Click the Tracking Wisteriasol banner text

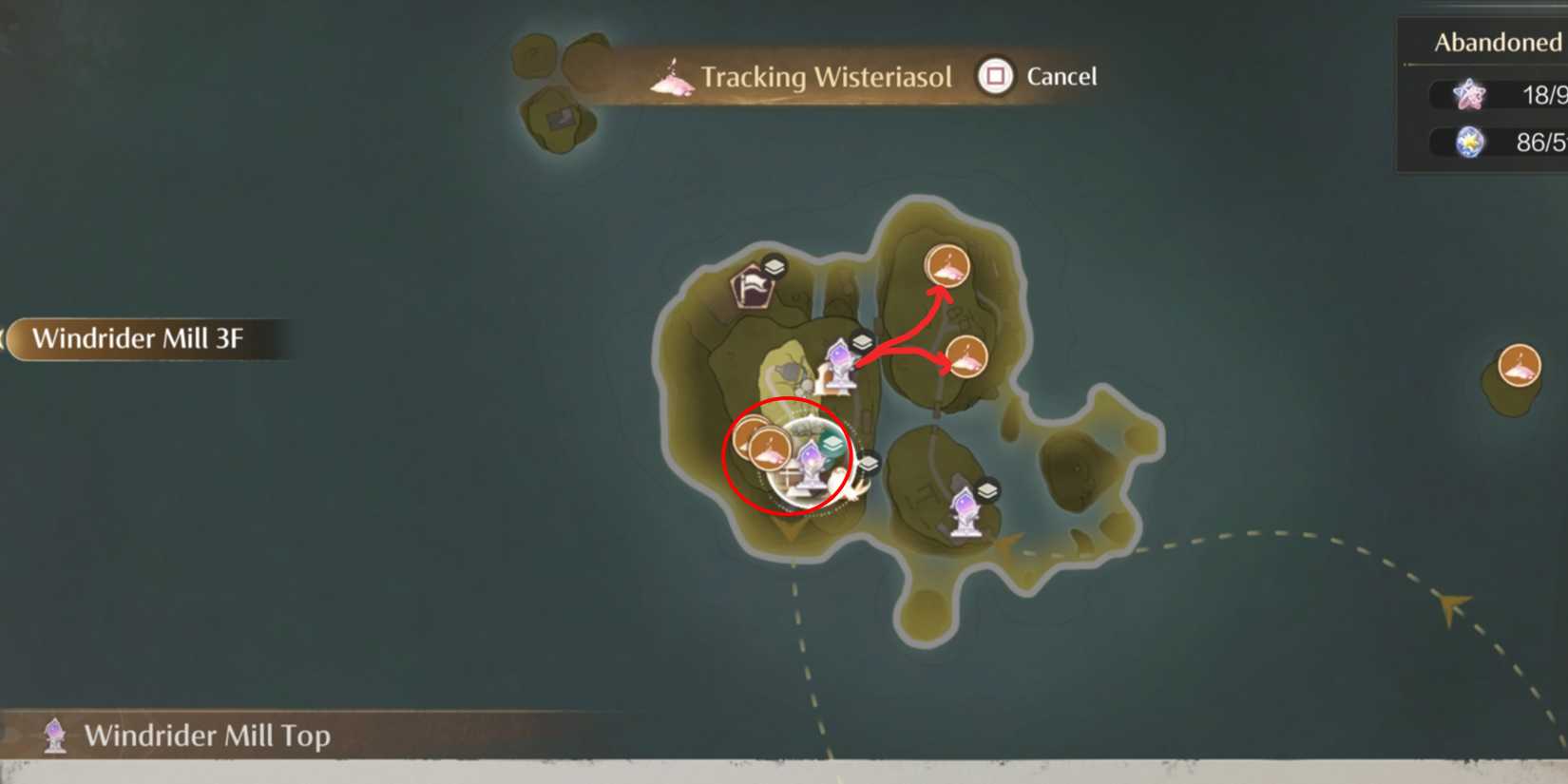tap(825, 76)
